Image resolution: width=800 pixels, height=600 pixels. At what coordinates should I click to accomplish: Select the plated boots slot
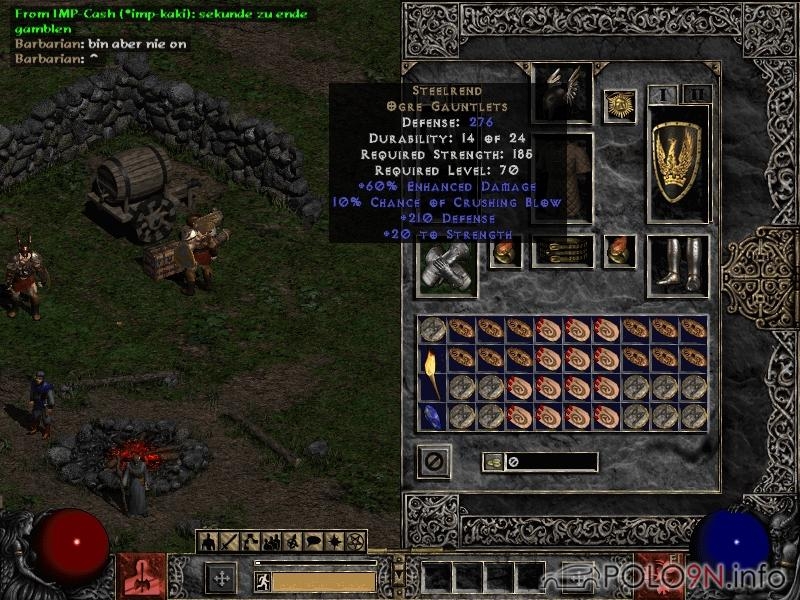click(x=678, y=265)
